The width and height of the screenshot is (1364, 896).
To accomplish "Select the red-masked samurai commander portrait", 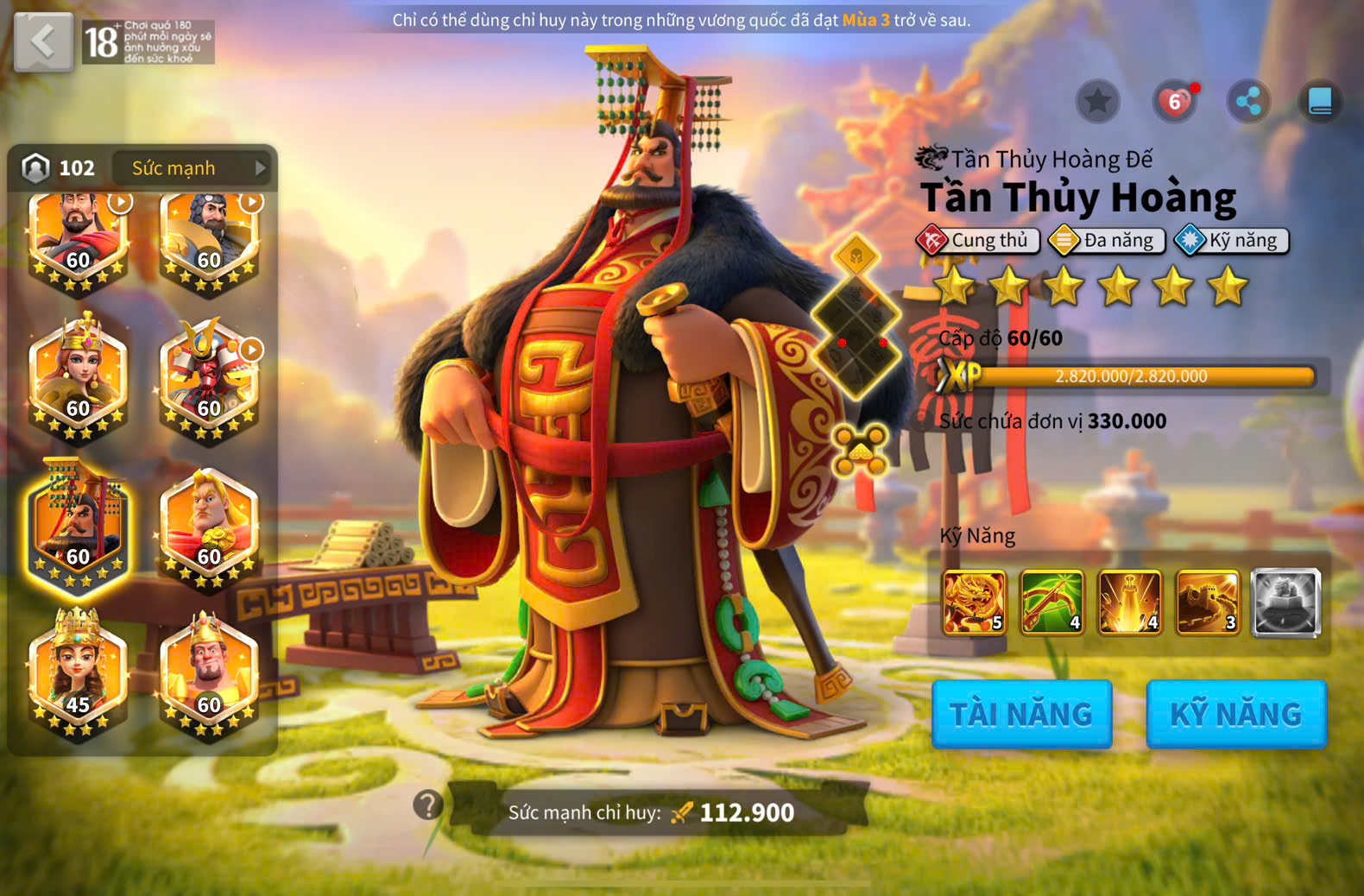I will coord(209,378).
